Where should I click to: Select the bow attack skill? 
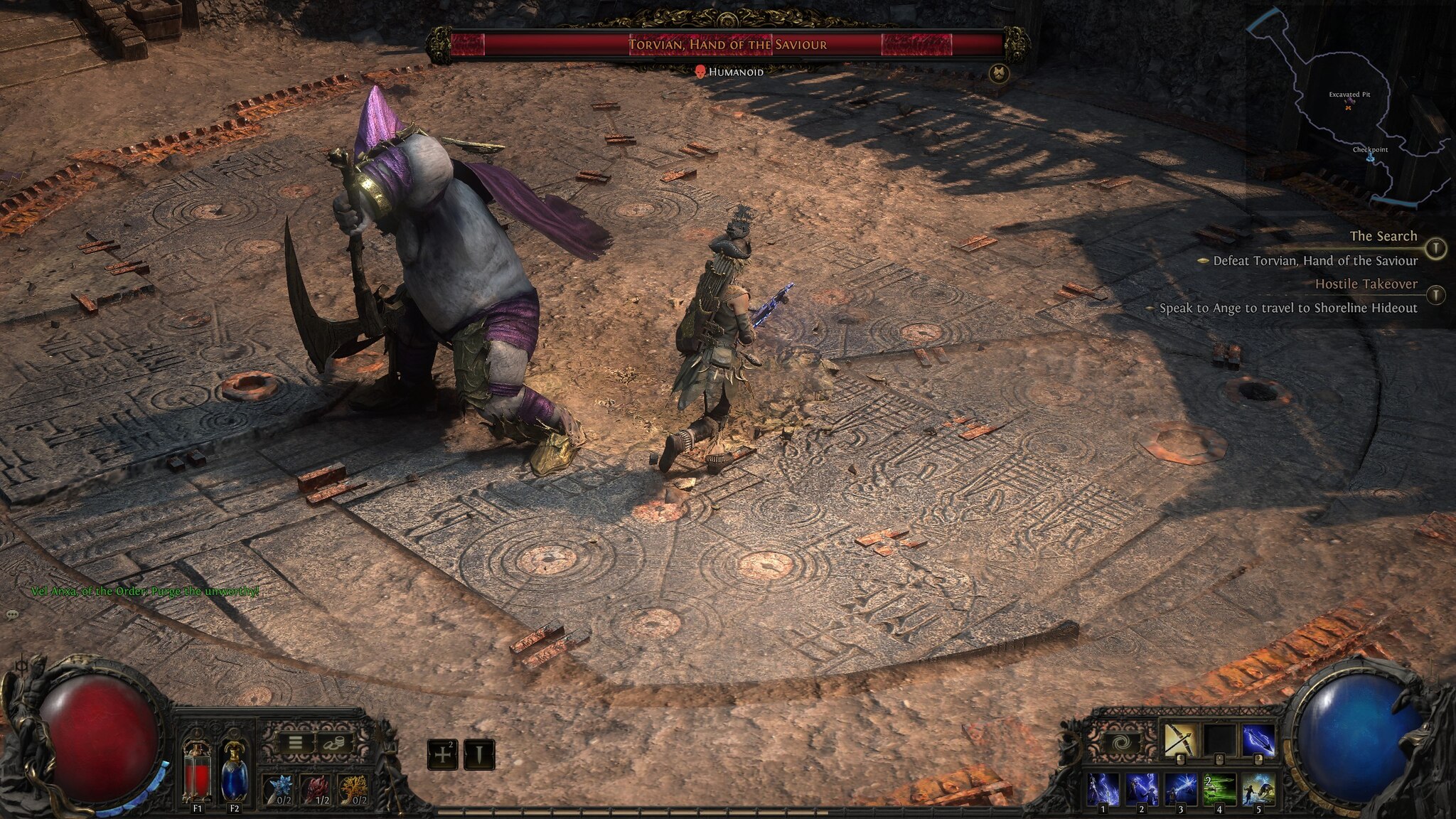(x=1180, y=741)
